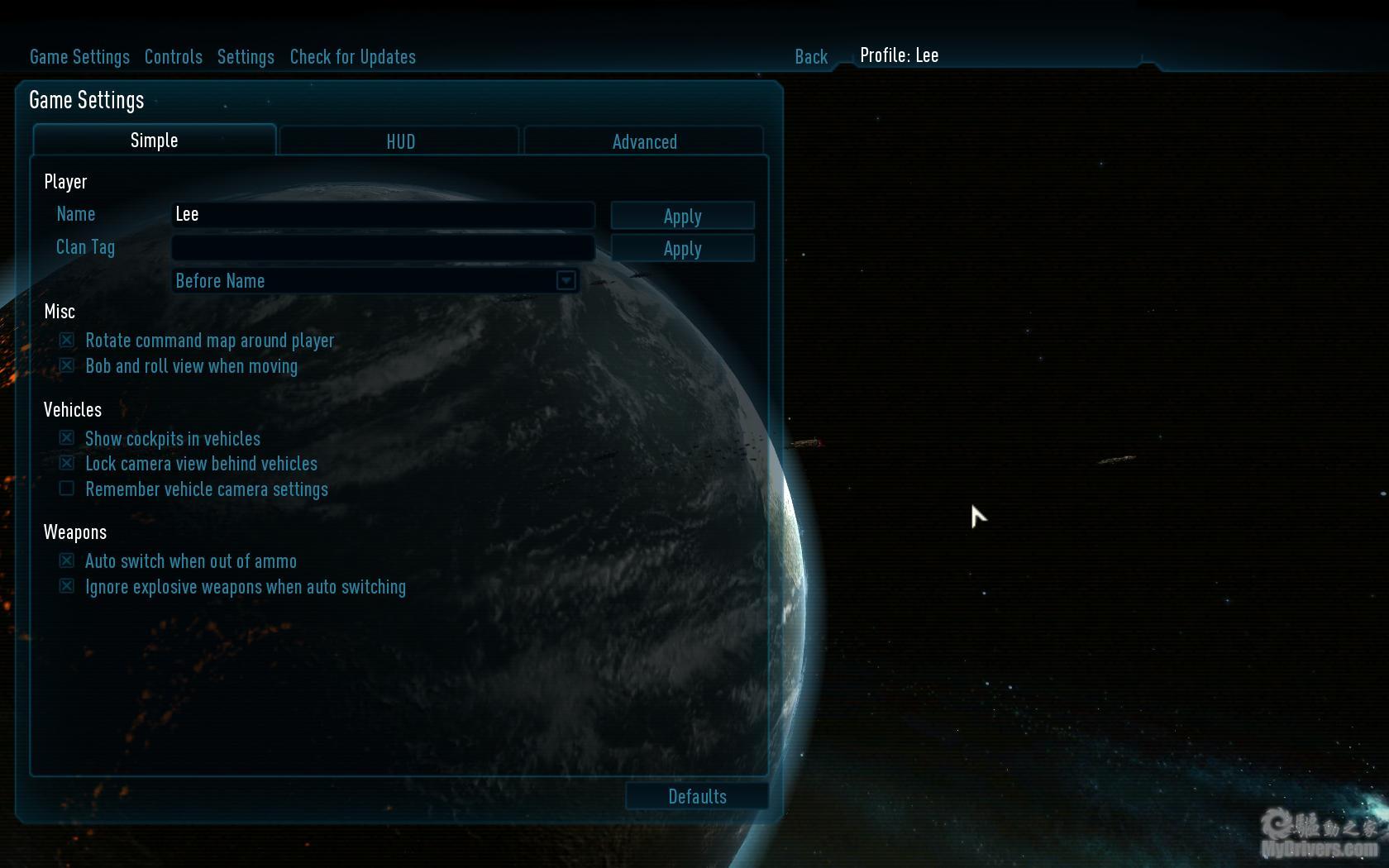Toggle Show cockpits in vehicles
Viewport: 1389px width, 868px height.
click(x=67, y=437)
